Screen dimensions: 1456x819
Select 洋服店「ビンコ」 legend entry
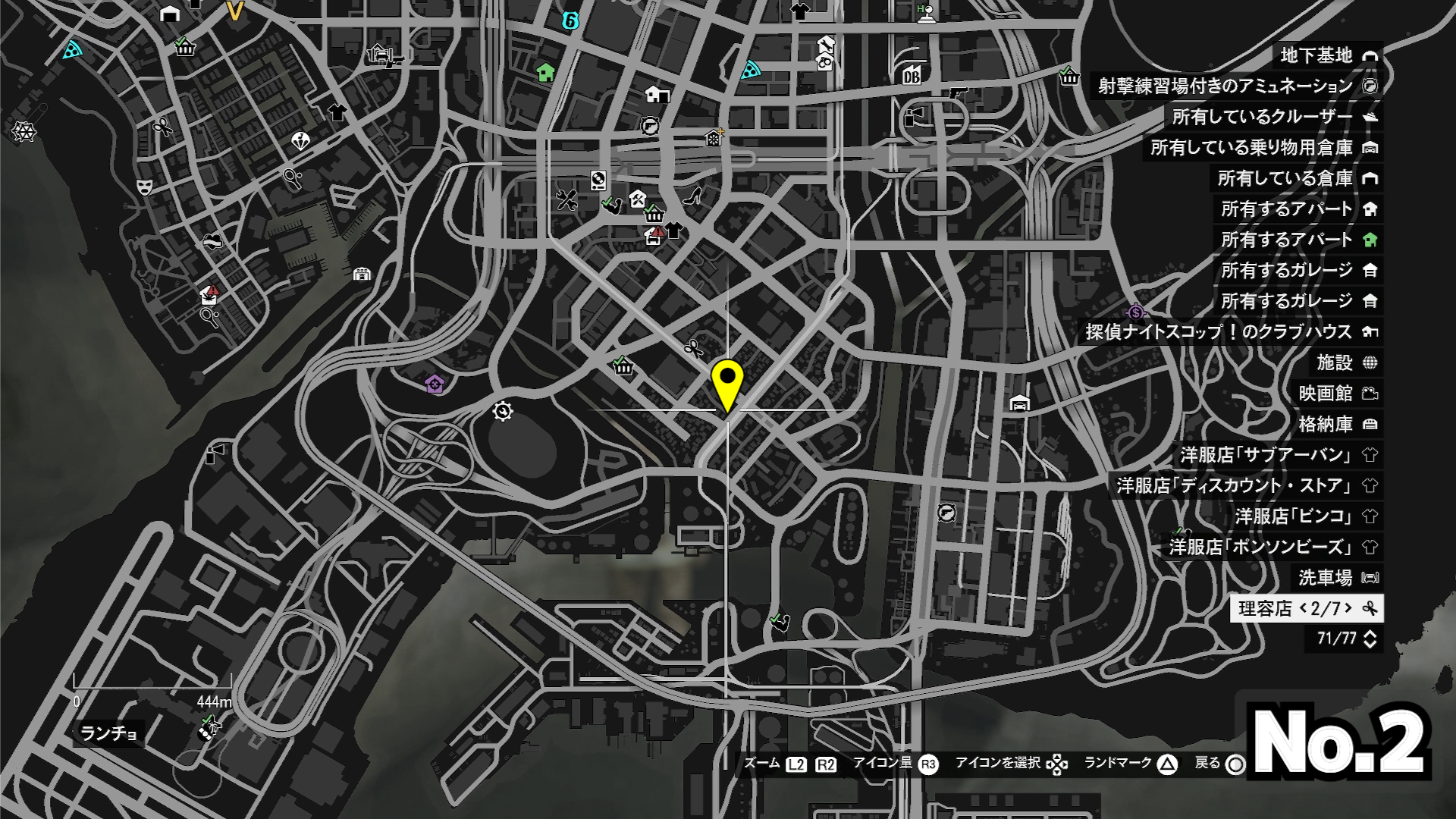pos(1305,516)
